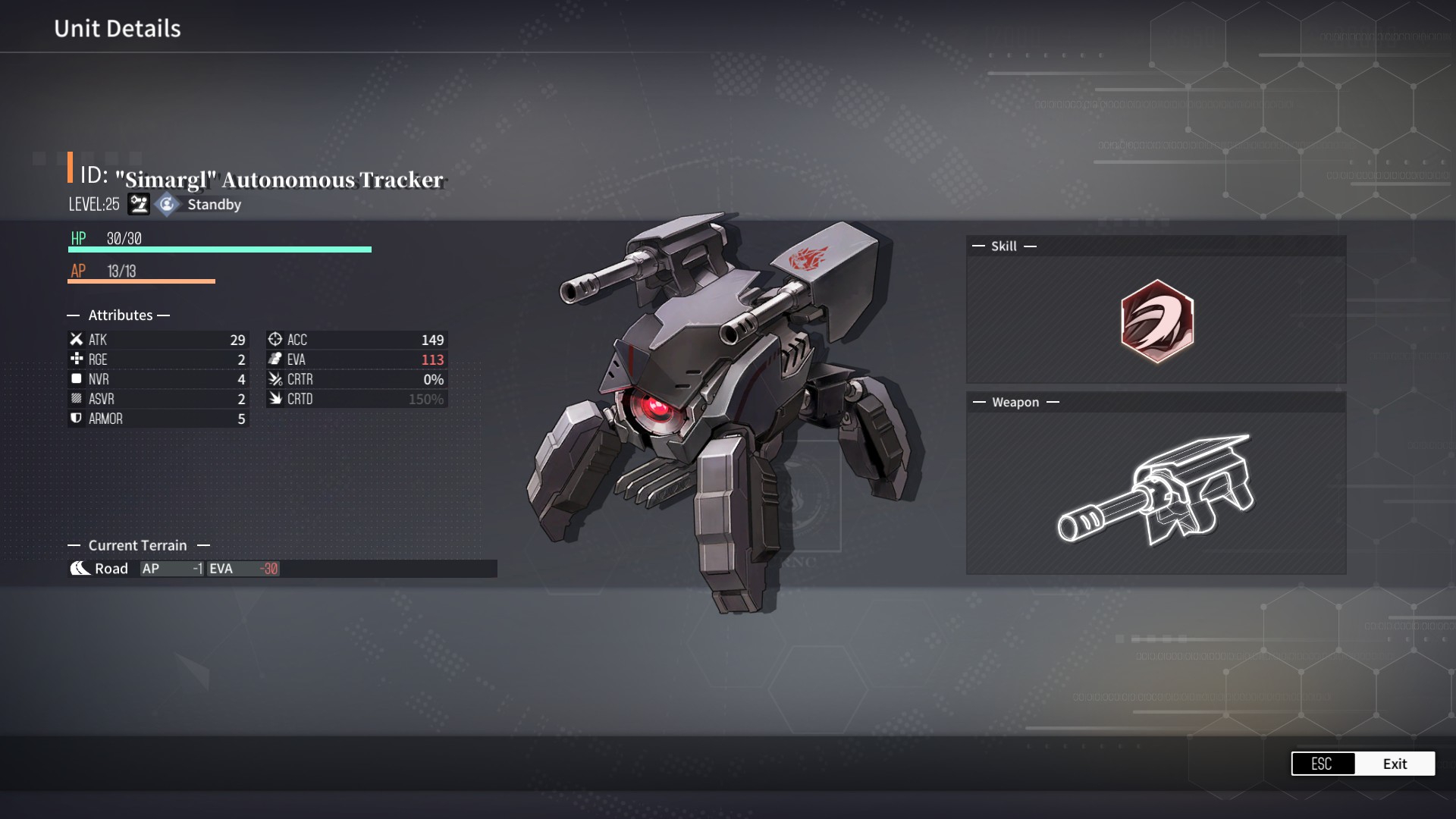Click the unit type icon beside level

(x=139, y=205)
